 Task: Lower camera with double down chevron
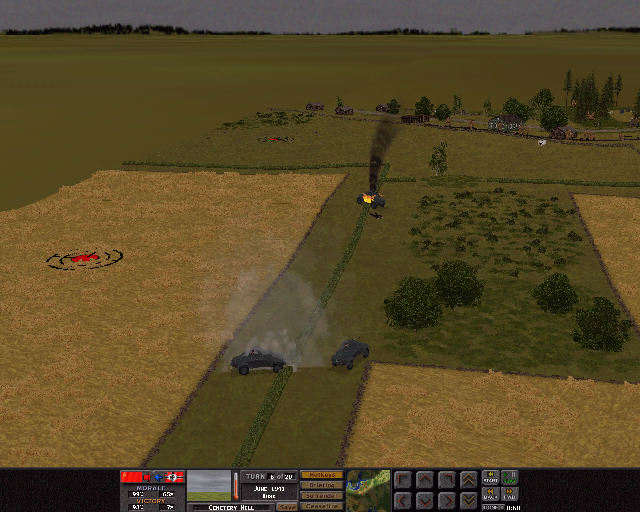(468, 499)
